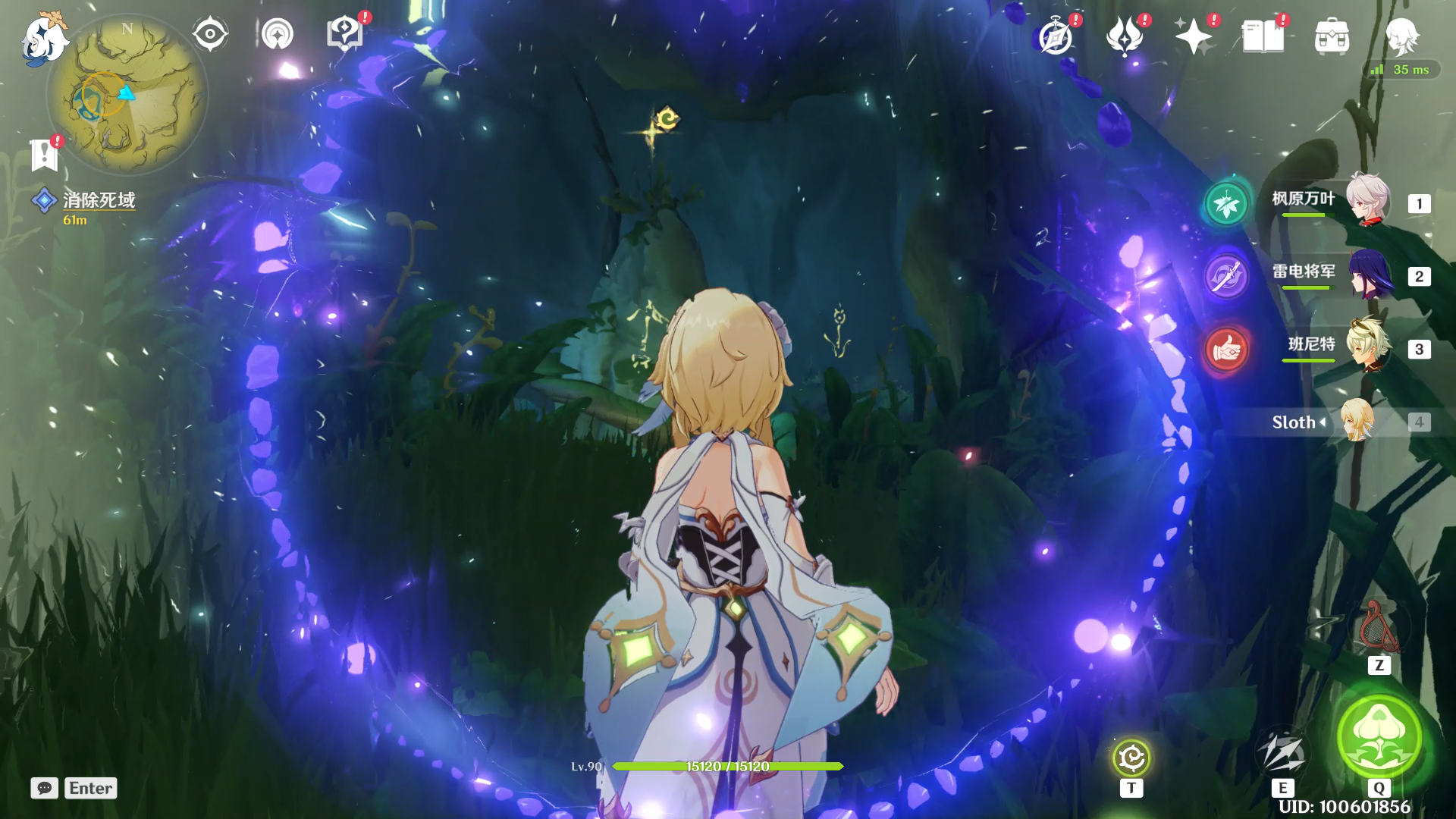Open the Paimon menu icon

pyautogui.click(x=44, y=38)
